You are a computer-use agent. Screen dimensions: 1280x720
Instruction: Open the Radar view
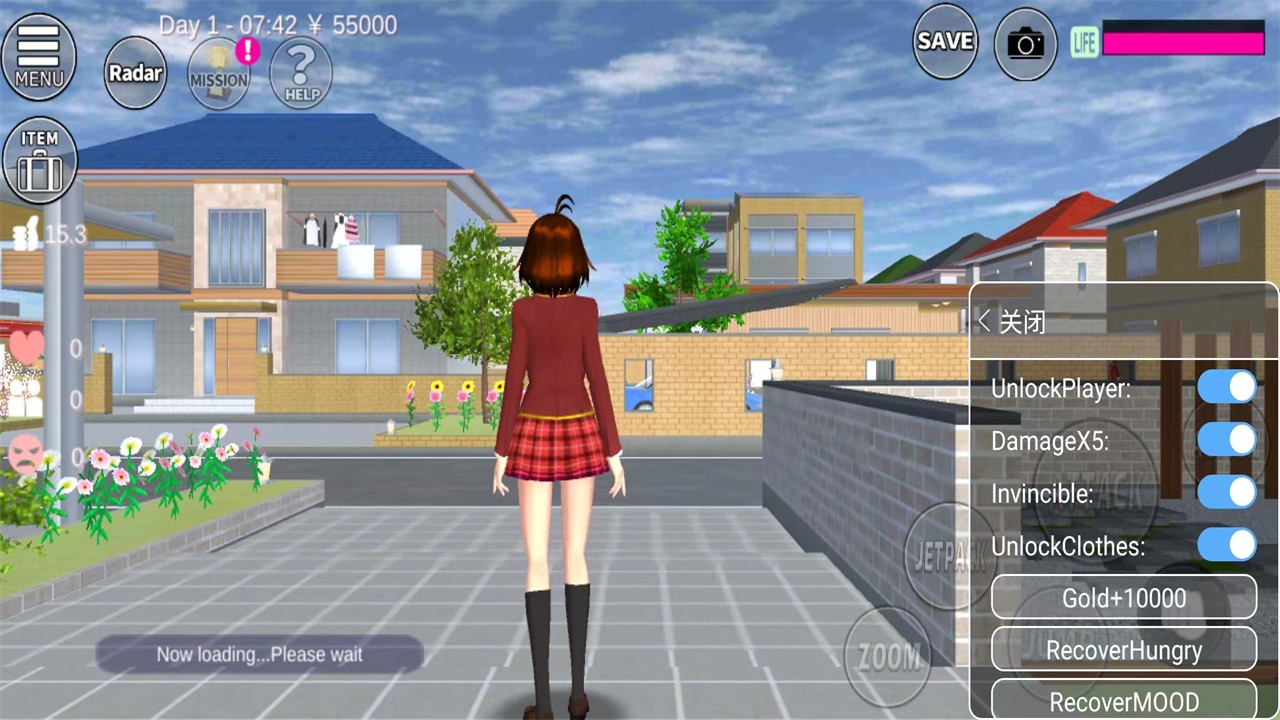135,73
